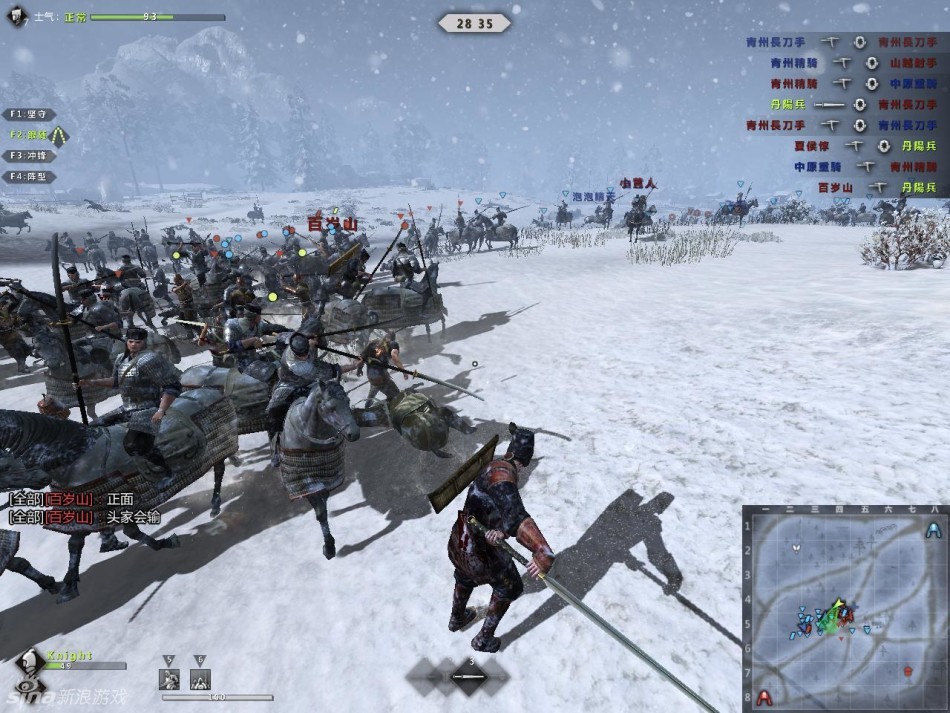Select the F2 跟随 follow command
The height and width of the screenshot is (713, 950).
point(30,134)
